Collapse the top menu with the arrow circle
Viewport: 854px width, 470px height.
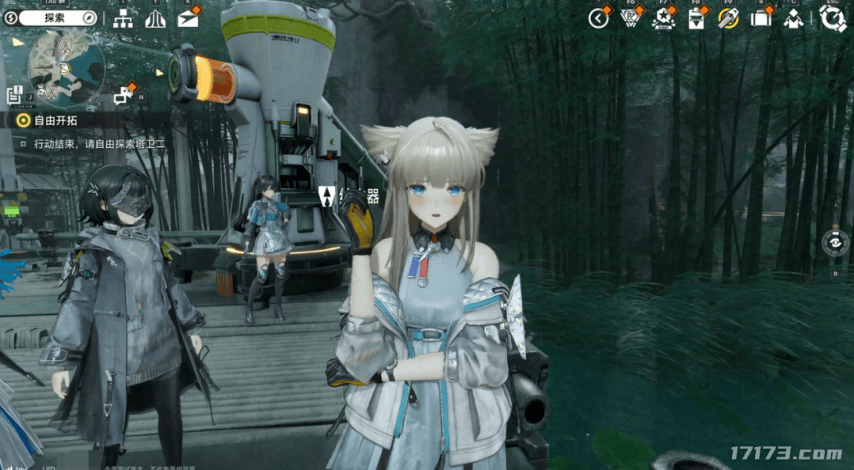coord(598,18)
